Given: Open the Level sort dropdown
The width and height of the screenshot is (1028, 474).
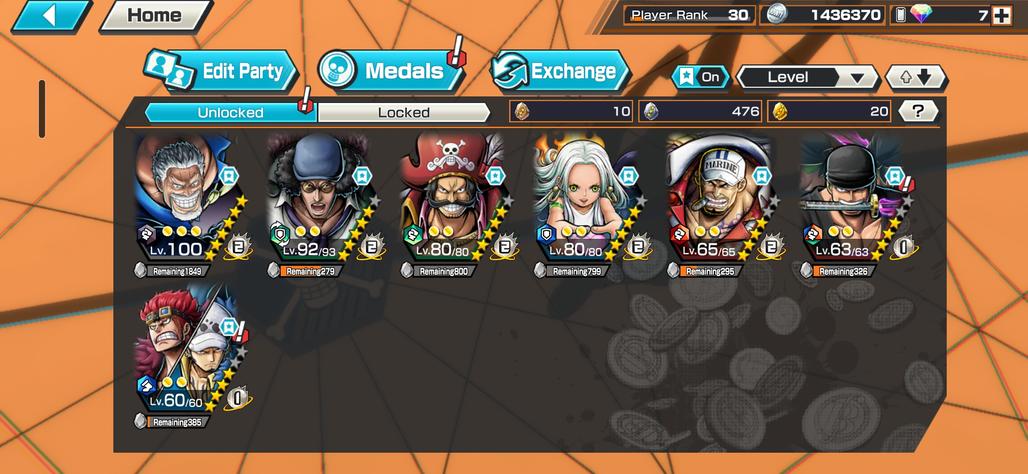Looking at the screenshot, I should coord(806,77).
